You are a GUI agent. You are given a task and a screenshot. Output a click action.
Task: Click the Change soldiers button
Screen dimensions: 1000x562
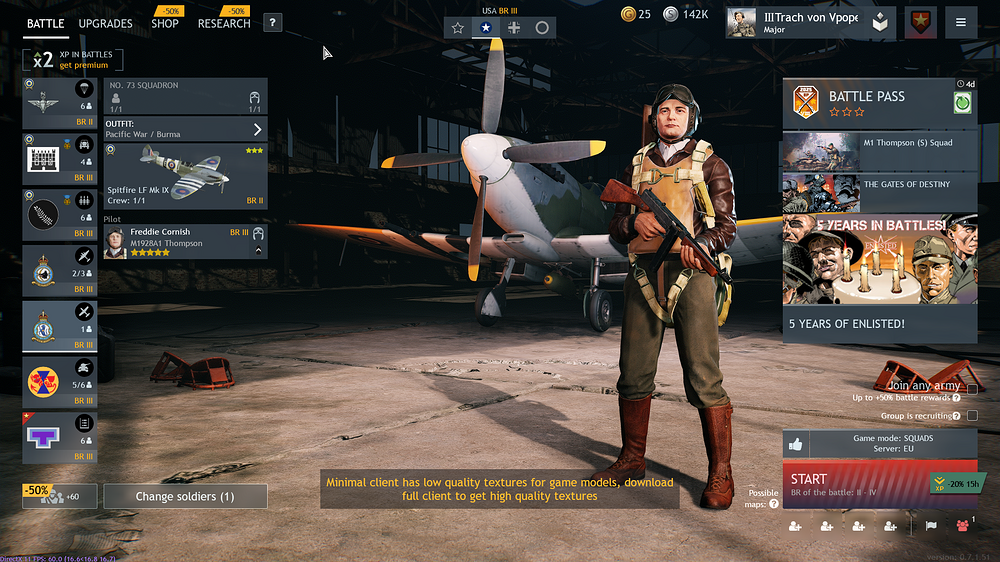click(185, 496)
